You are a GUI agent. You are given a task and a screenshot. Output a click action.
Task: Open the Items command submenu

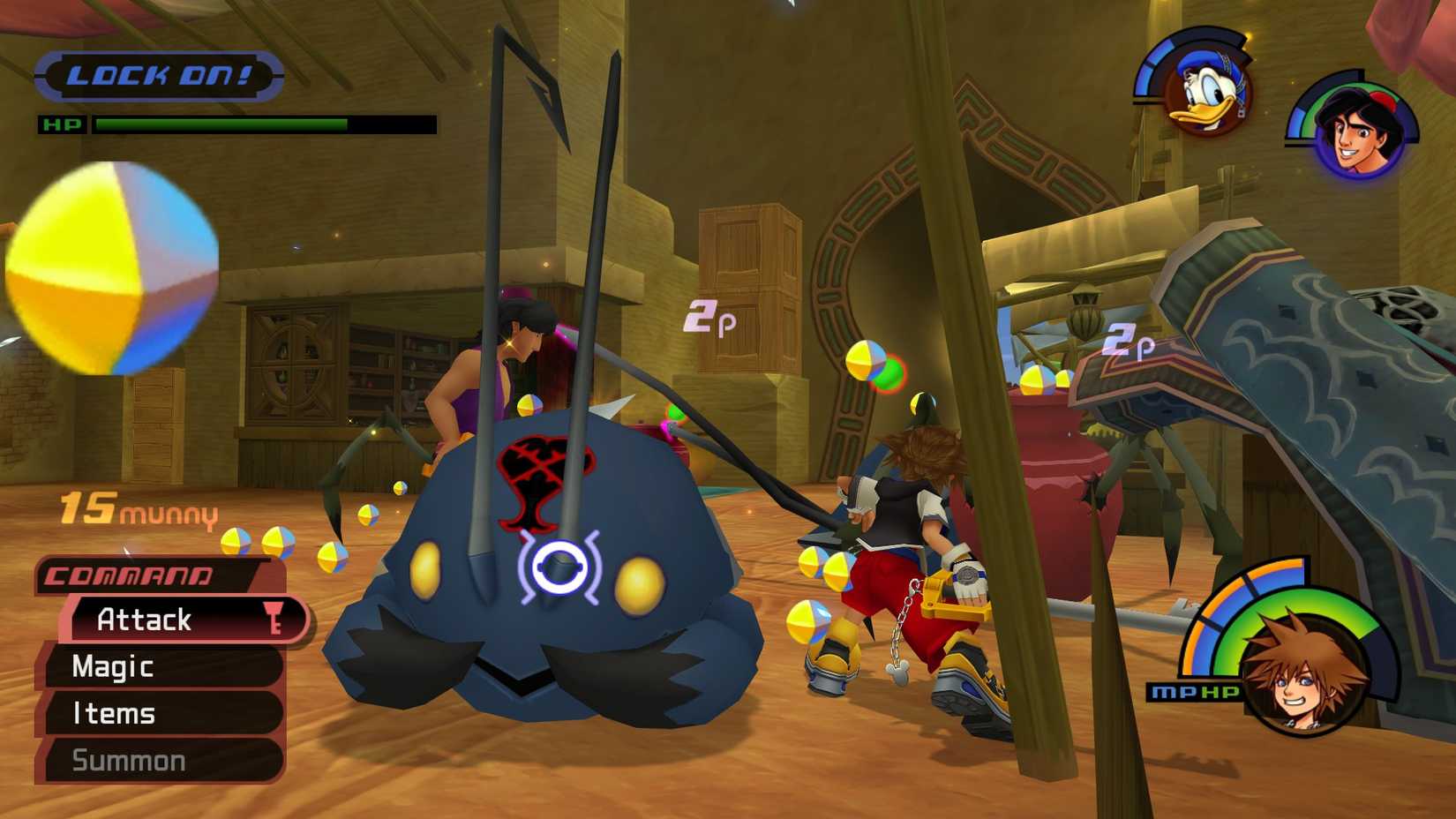click(113, 714)
